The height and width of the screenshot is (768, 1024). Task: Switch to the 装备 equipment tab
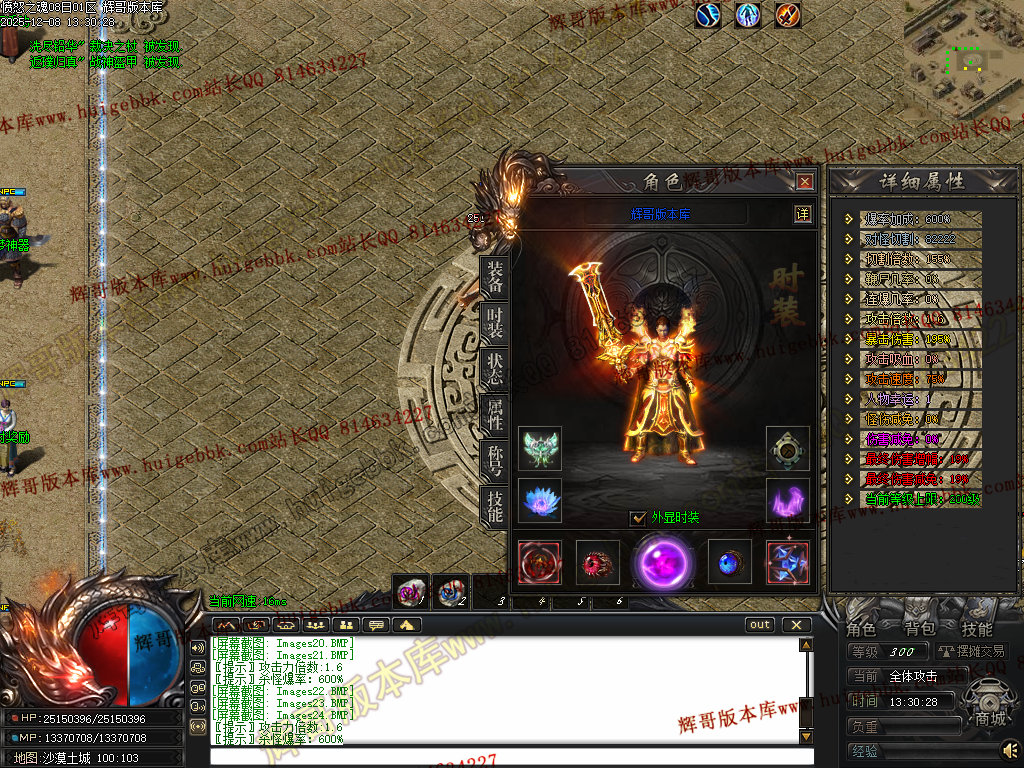pos(494,277)
